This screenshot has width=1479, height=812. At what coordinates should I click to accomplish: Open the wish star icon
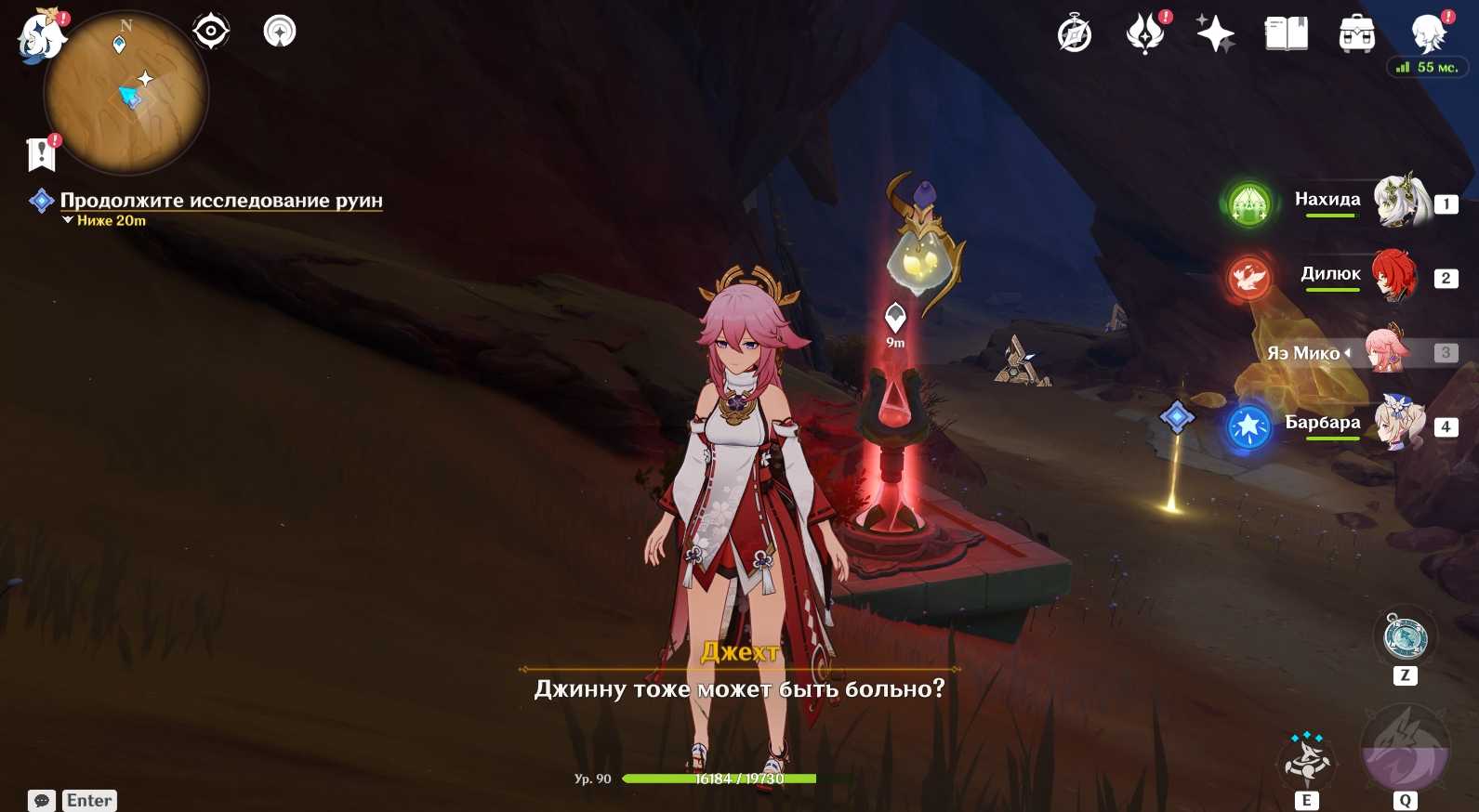click(x=1215, y=35)
